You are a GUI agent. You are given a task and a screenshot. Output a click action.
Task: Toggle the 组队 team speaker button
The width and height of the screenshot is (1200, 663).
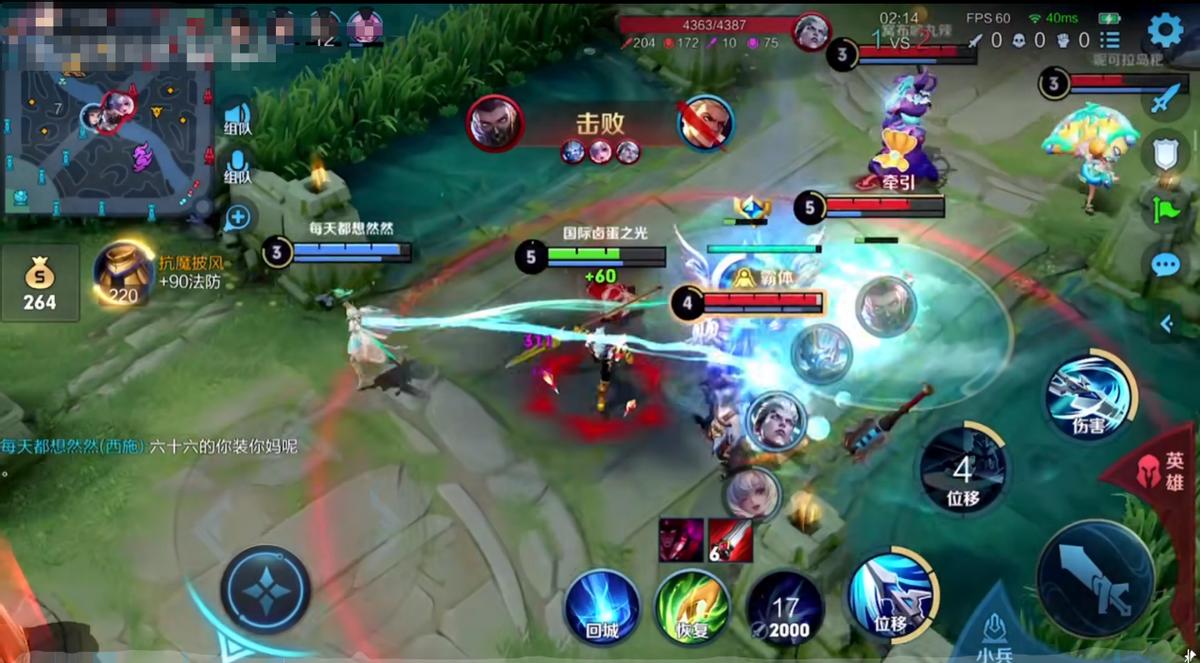237,118
